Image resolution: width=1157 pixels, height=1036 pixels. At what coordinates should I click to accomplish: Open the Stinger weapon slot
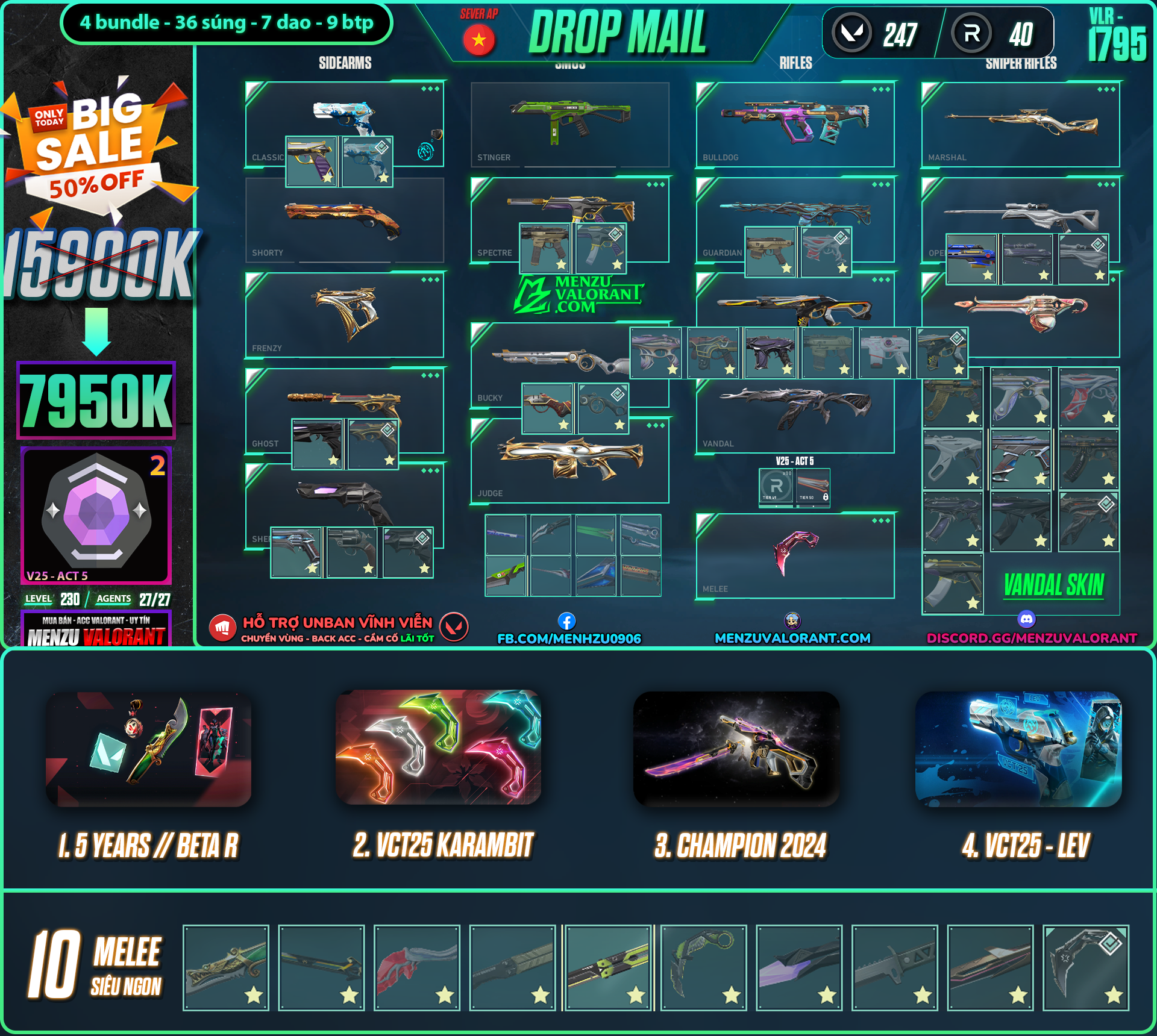(569, 124)
